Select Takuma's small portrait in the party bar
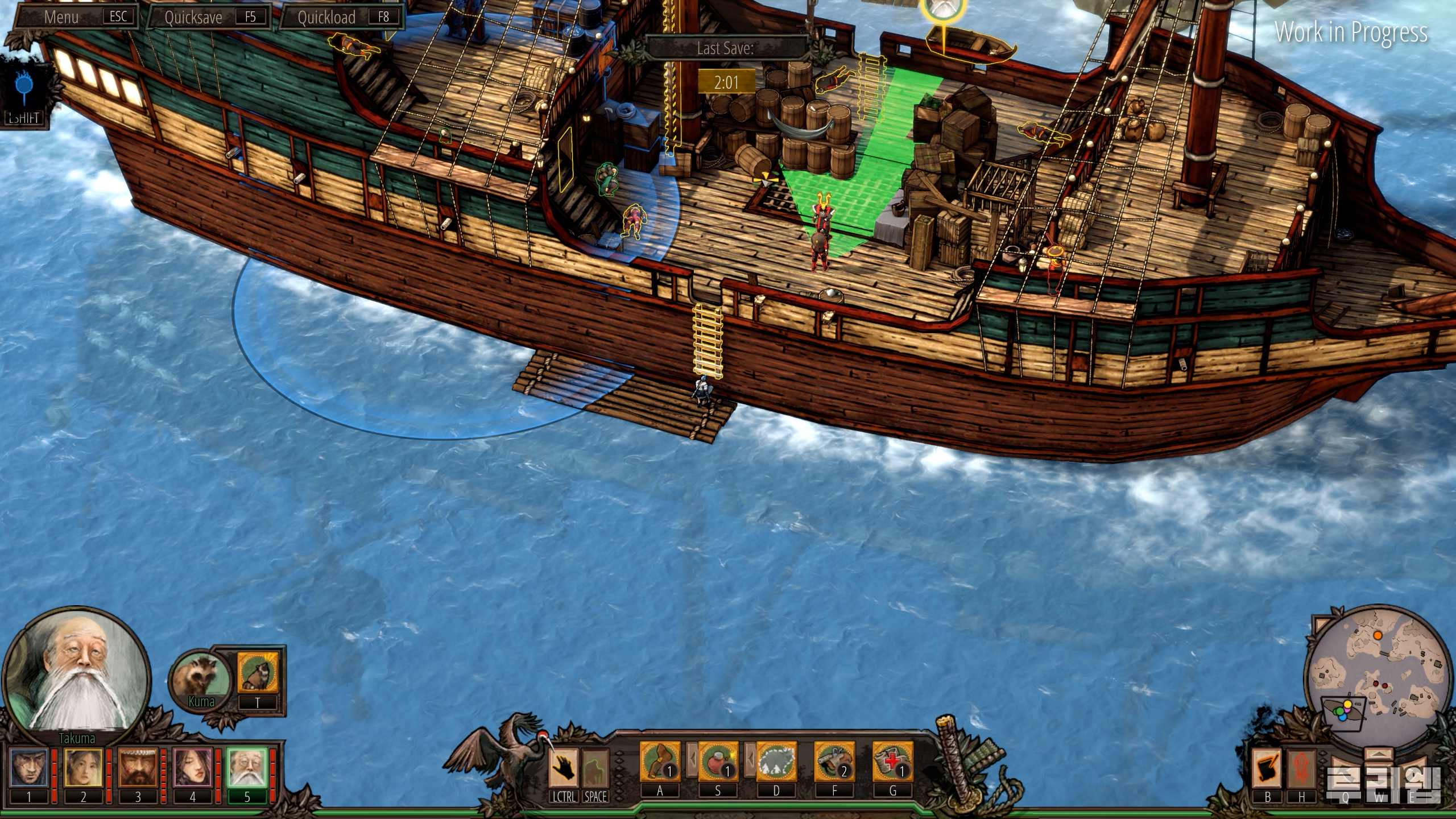Screen dimensions: 1456x819 click(247, 768)
